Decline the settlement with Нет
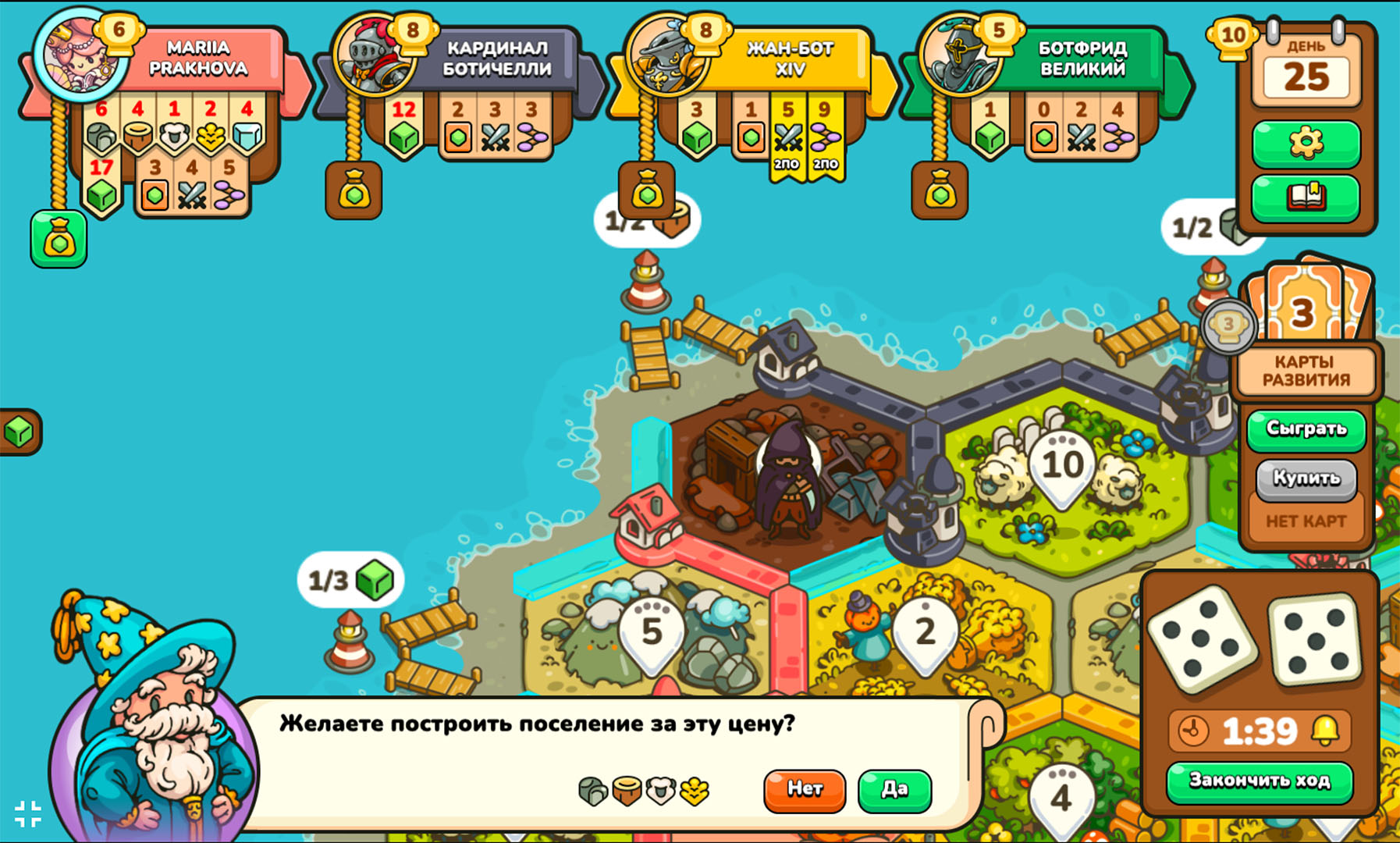 [804, 790]
